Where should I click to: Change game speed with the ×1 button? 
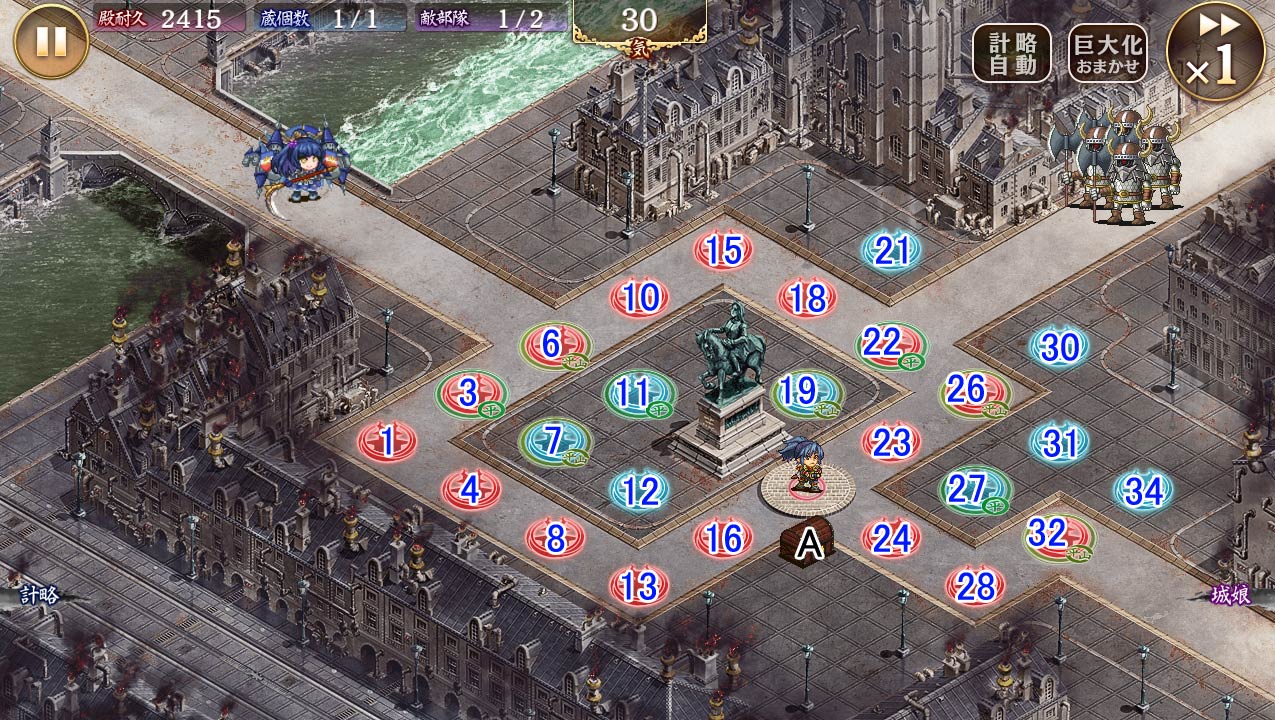tap(1216, 52)
